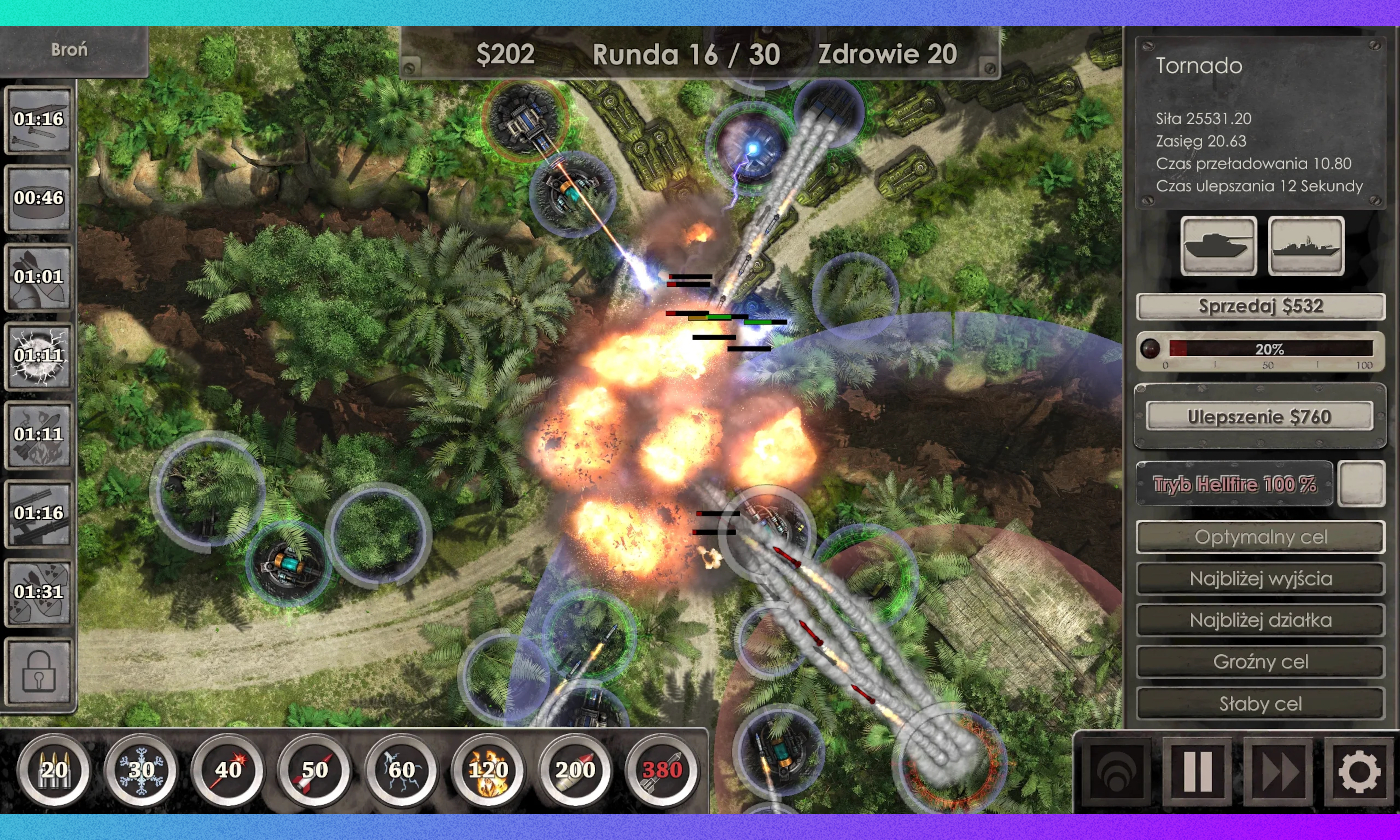Screen dimensions: 1400x840
Task: Switch to Najbliżej działka targeting
Action: (x=1260, y=620)
